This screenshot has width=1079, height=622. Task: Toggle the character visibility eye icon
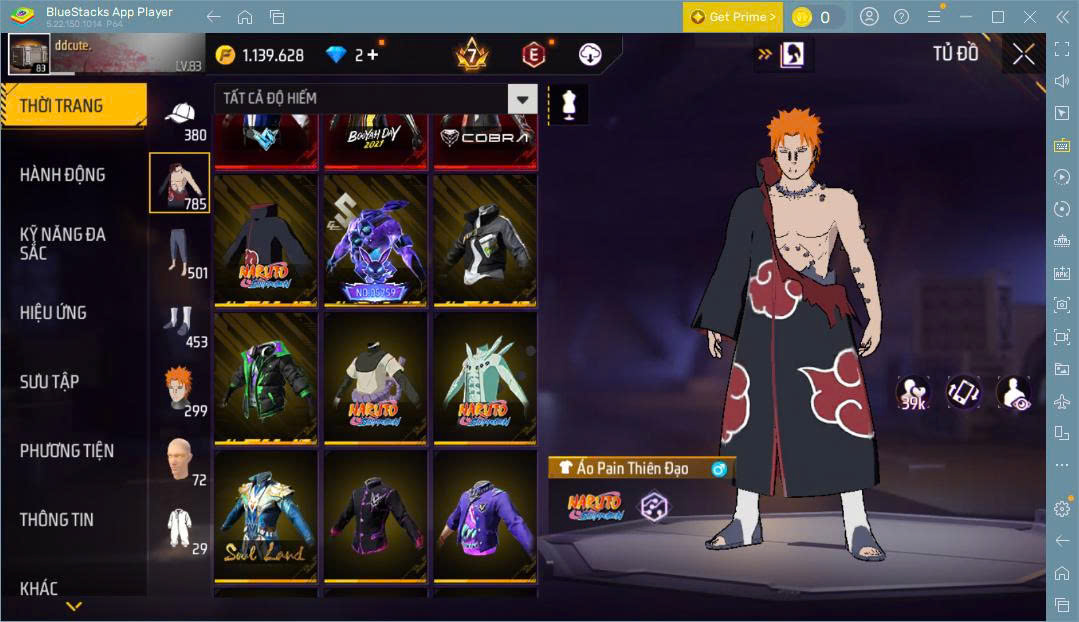point(1014,392)
